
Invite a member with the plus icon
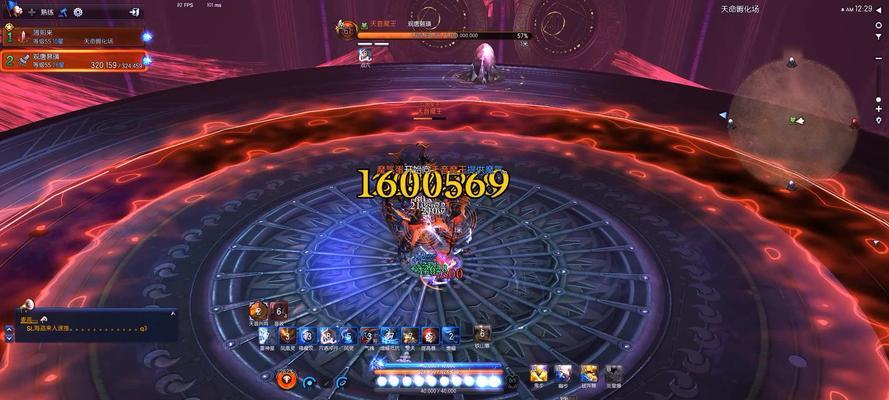pyautogui.click(x=30, y=12)
